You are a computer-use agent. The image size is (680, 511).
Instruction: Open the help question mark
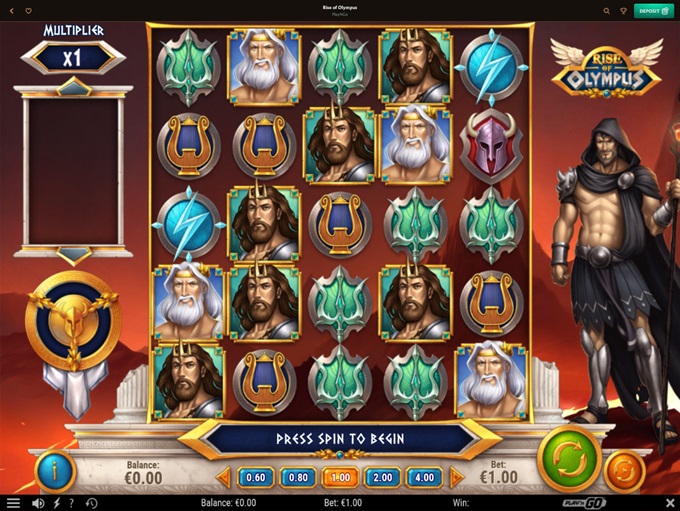[73, 503]
